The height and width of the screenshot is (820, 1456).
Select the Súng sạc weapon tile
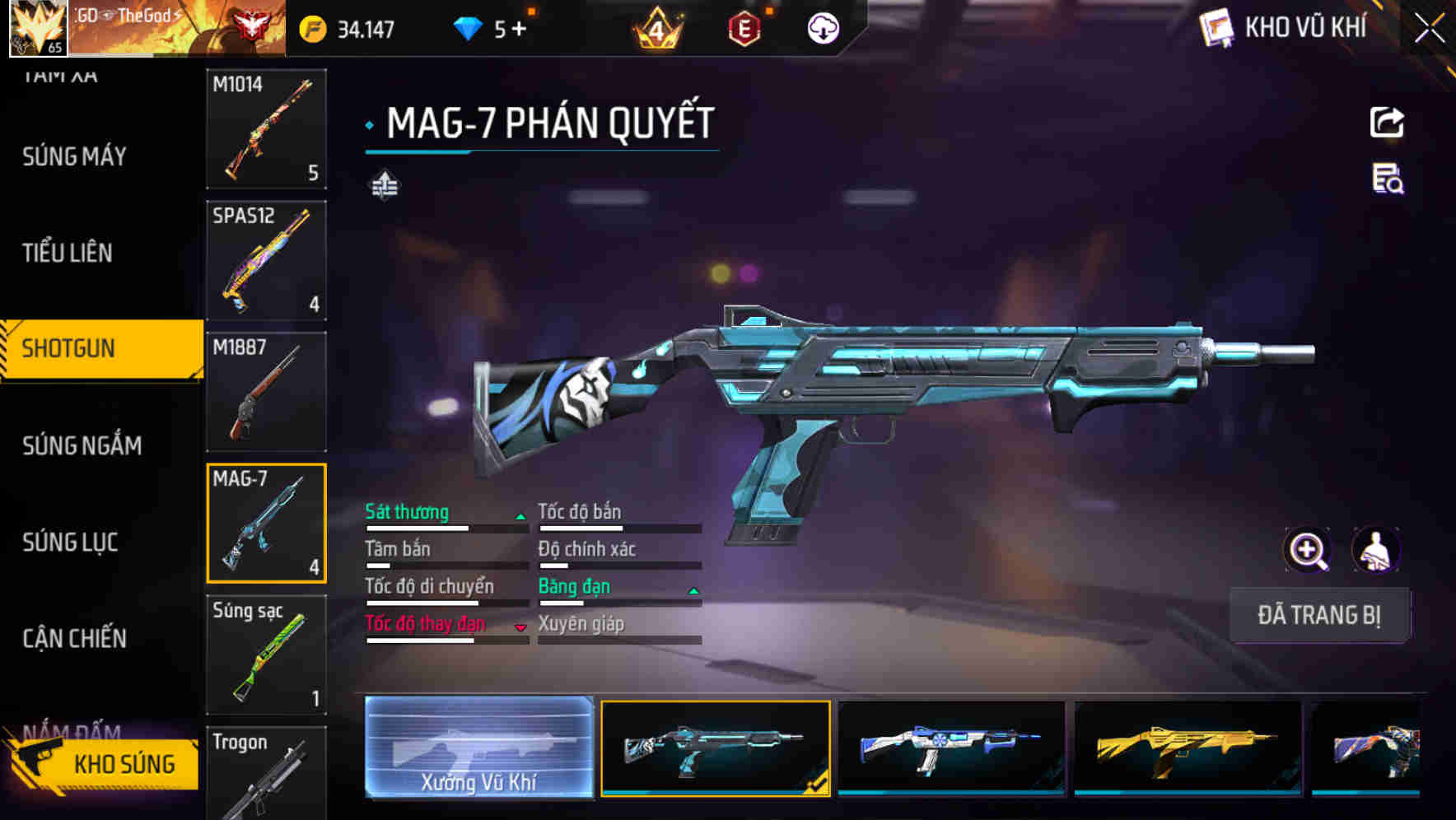[266, 655]
